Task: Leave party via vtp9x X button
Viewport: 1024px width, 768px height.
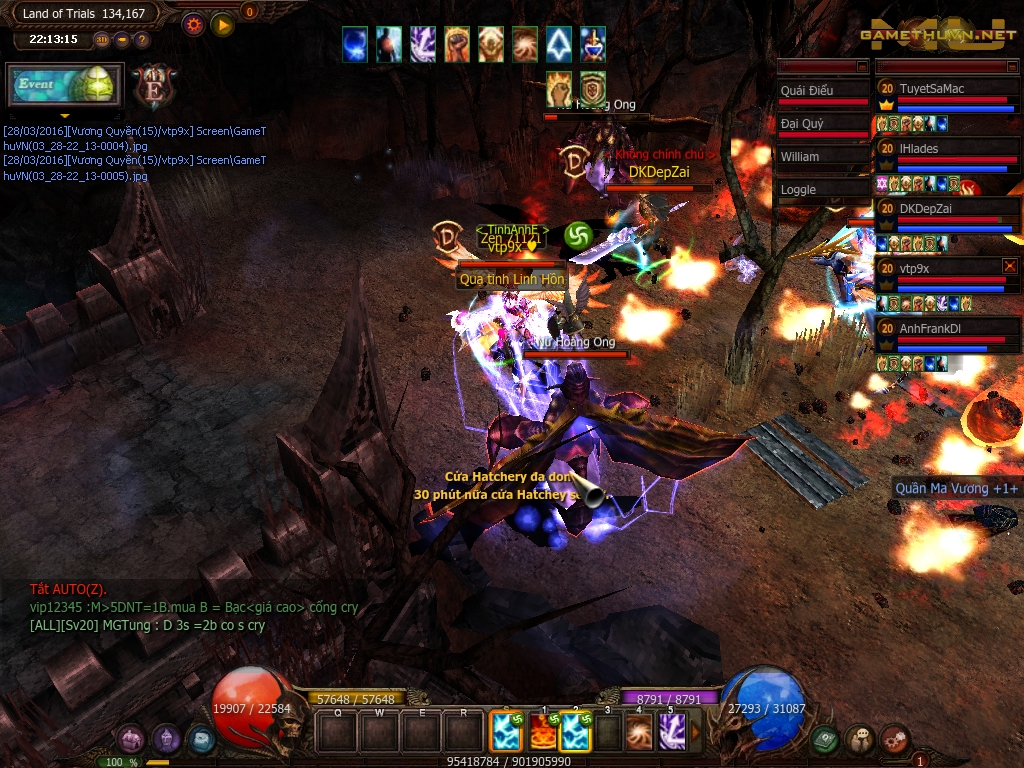Action: click(1009, 266)
